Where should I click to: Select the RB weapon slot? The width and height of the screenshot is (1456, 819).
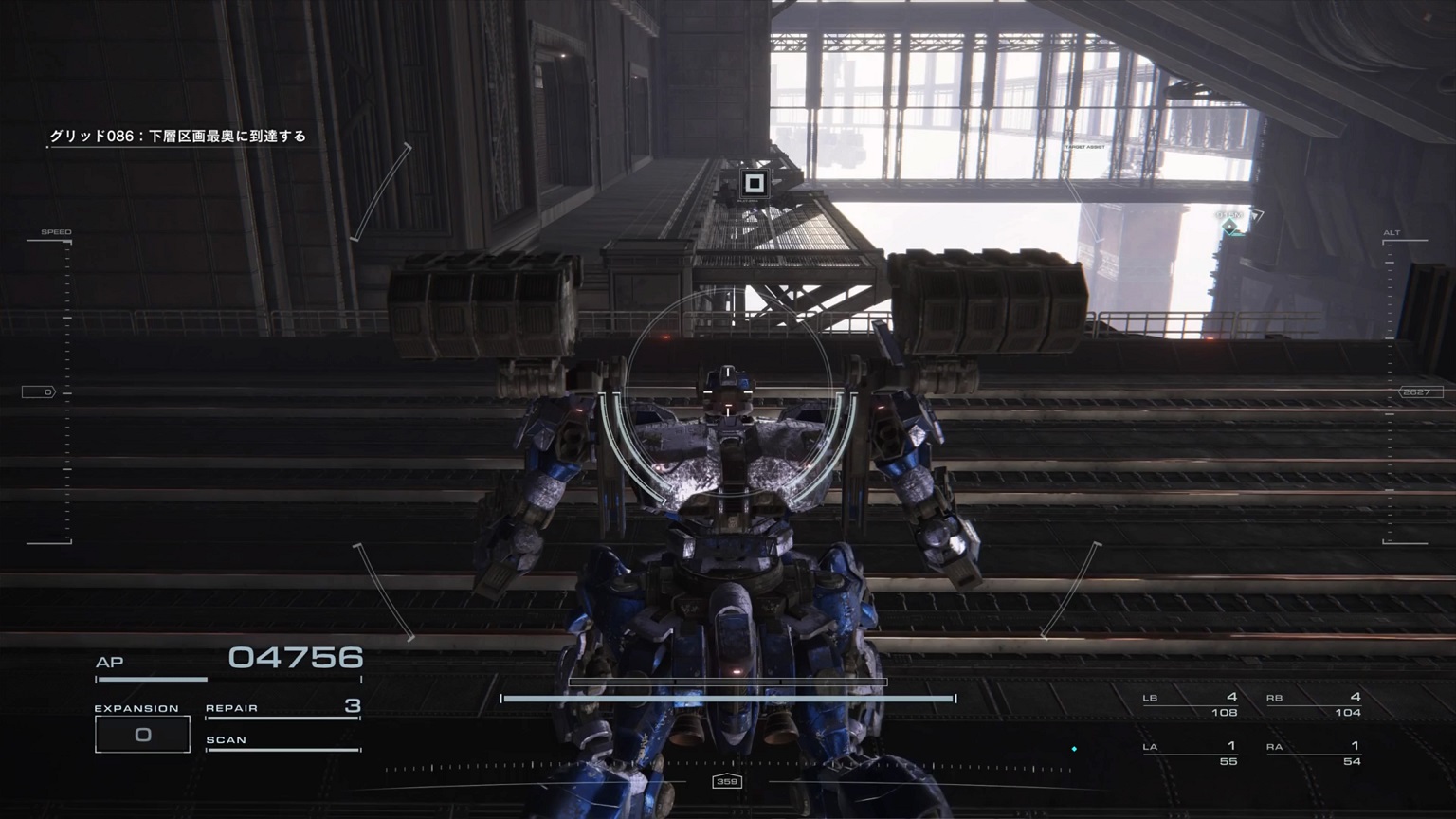tap(1314, 704)
